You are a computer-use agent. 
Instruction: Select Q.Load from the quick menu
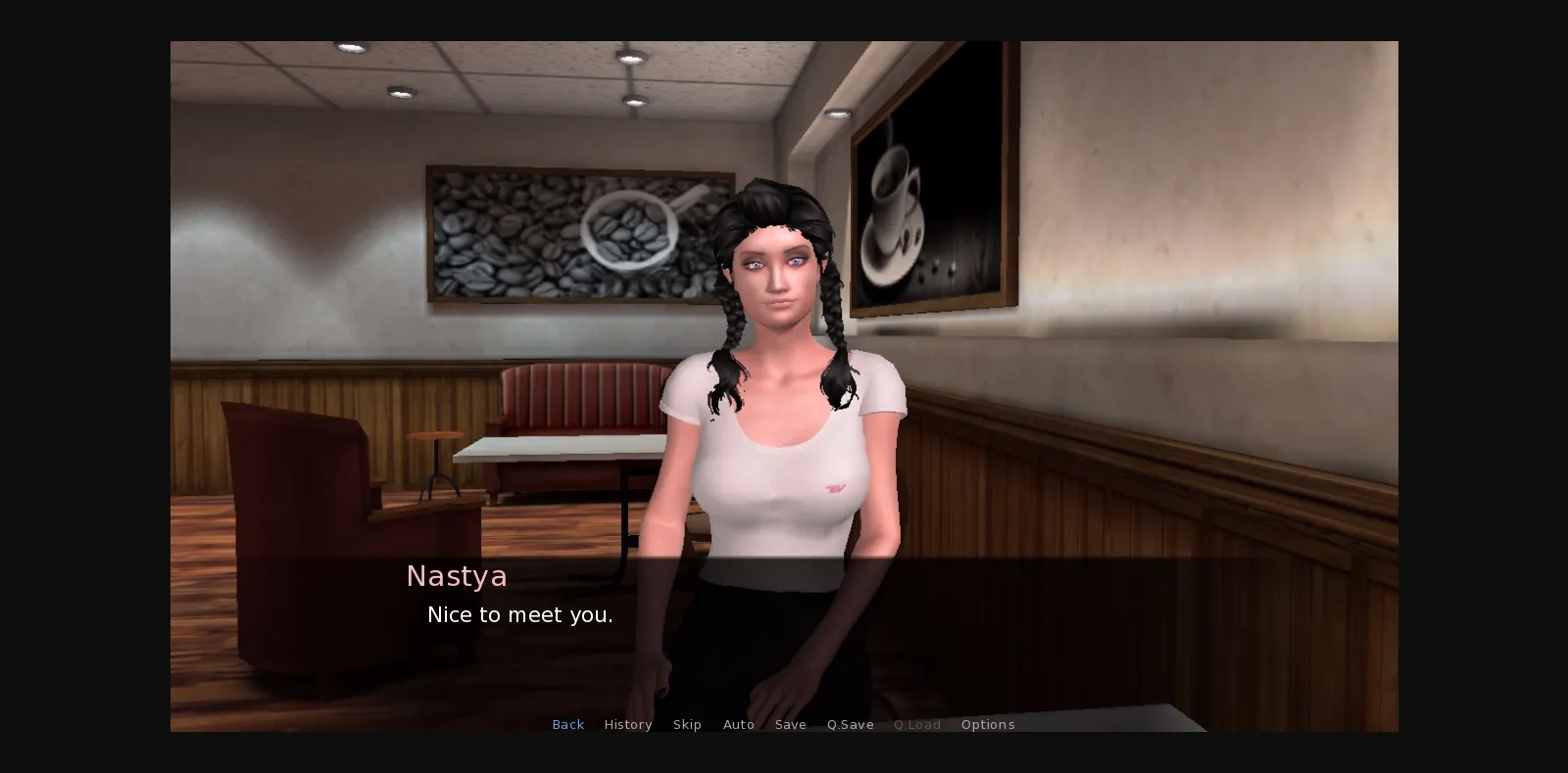click(x=917, y=724)
